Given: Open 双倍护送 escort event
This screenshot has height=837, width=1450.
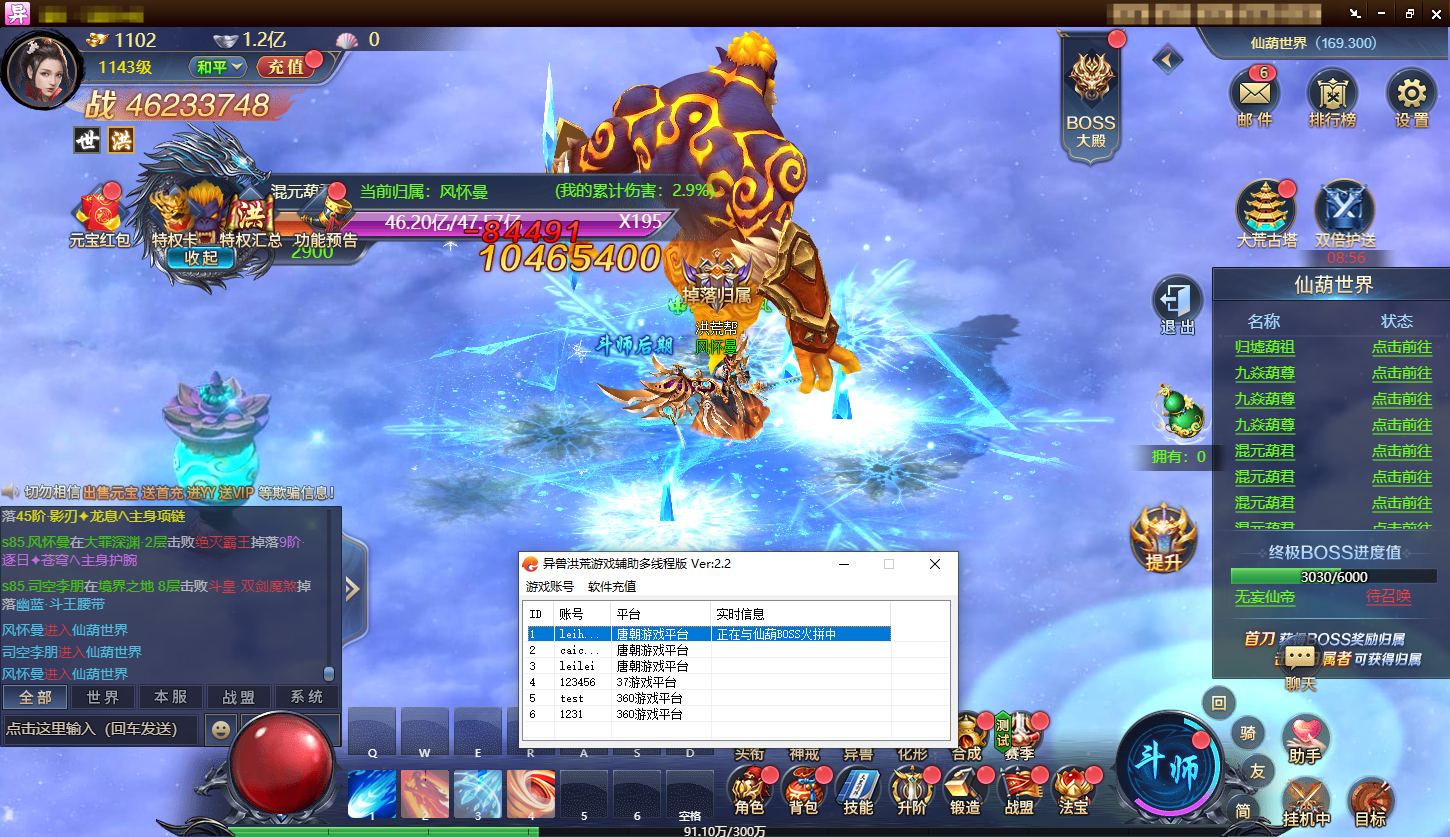Looking at the screenshot, I should 1344,213.
